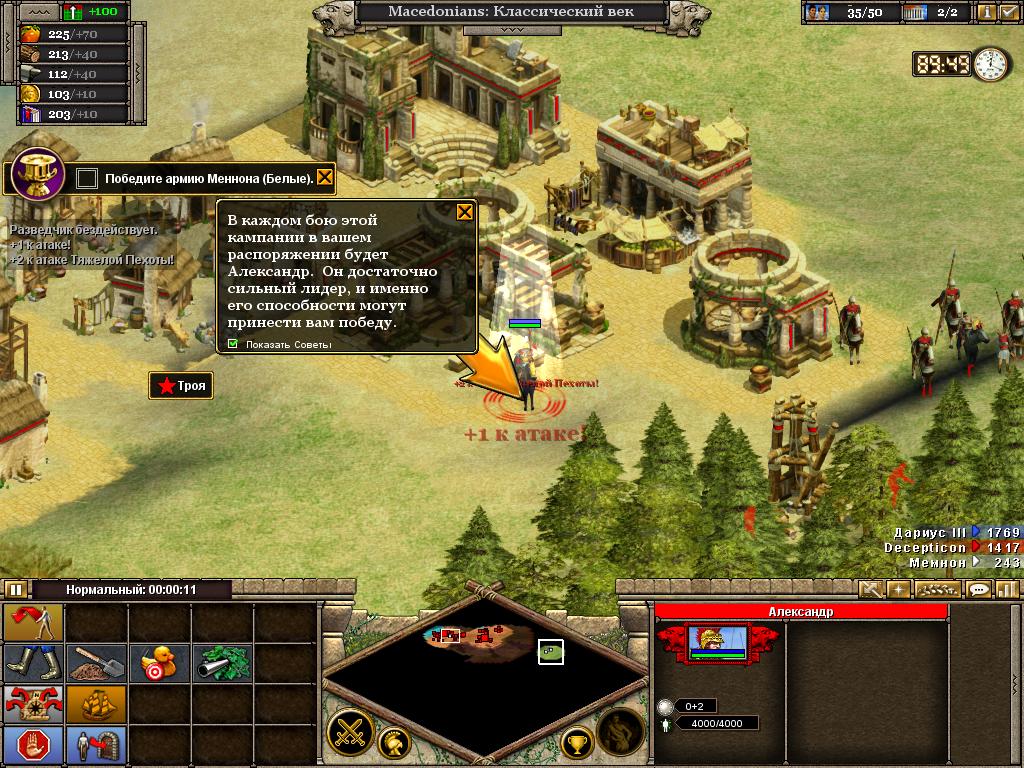1024x768 pixels.
Task: Open the gold trophy button
Action: point(576,742)
